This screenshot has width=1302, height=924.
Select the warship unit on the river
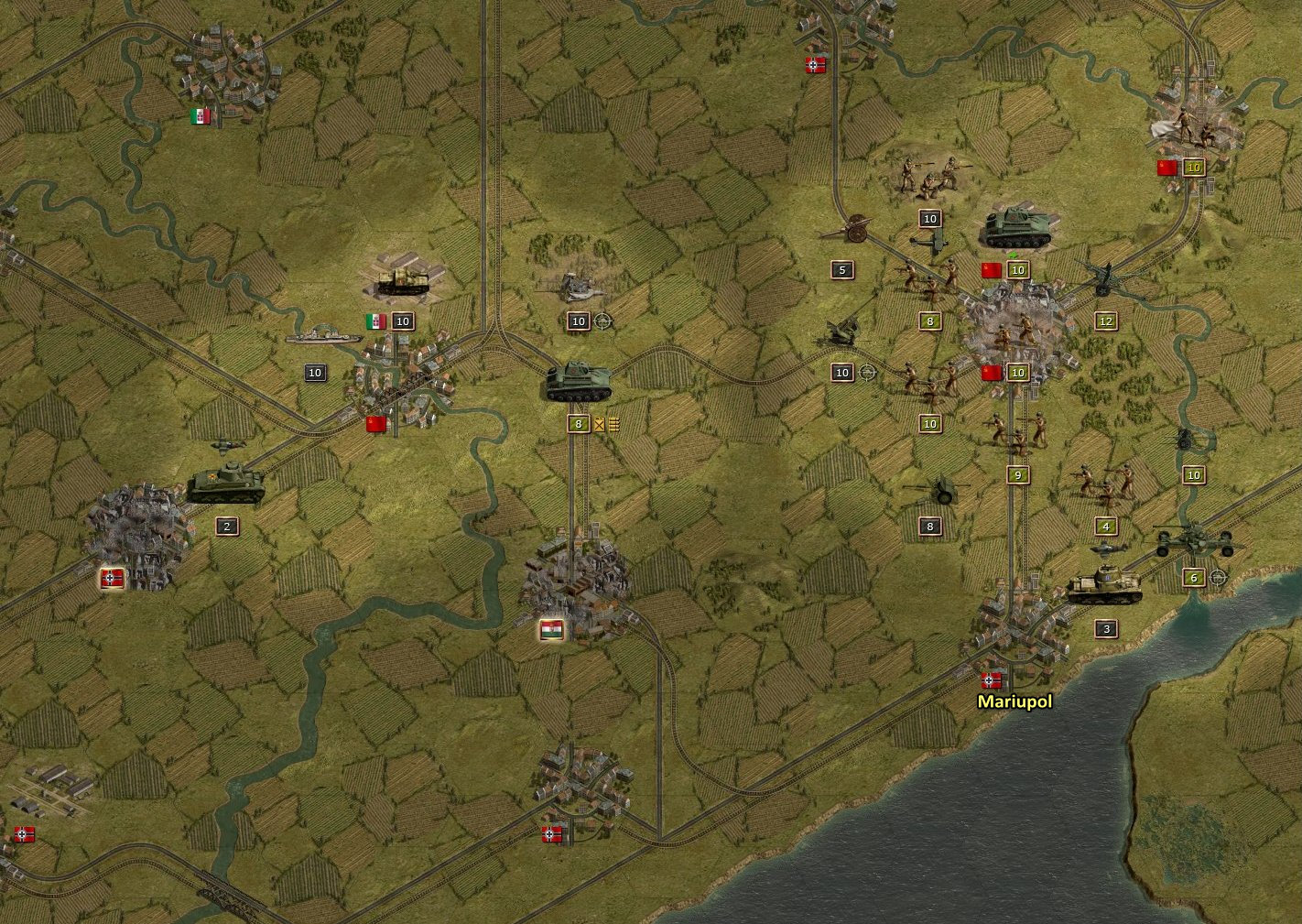coord(322,337)
